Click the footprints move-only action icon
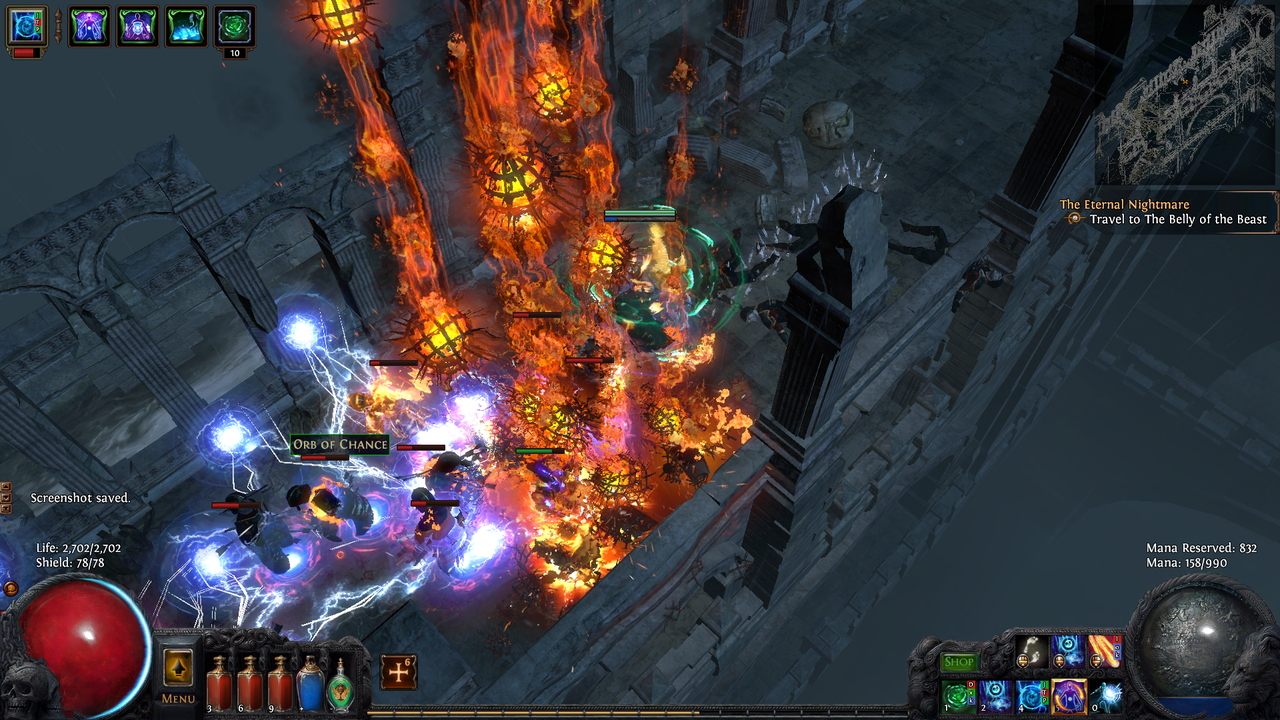The height and width of the screenshot is (720, 1280). [x=1031, y=653]
